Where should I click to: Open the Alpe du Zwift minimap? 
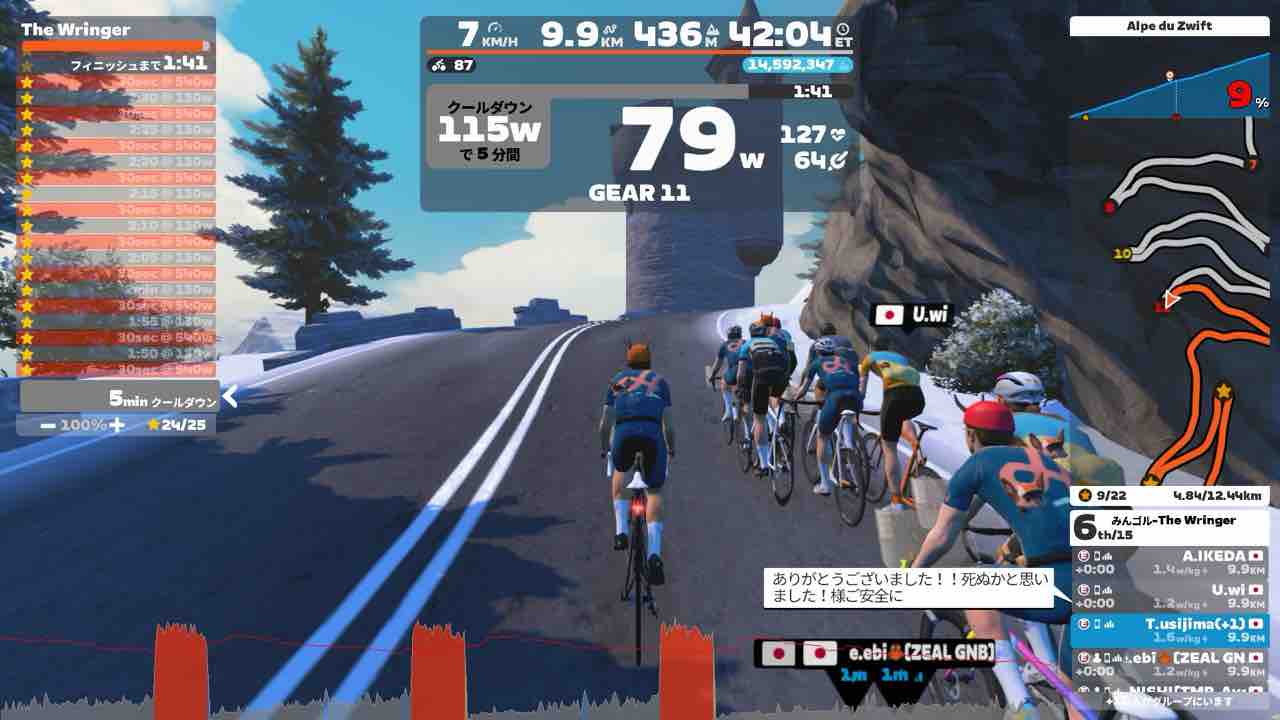click(x=1168, y=300)
